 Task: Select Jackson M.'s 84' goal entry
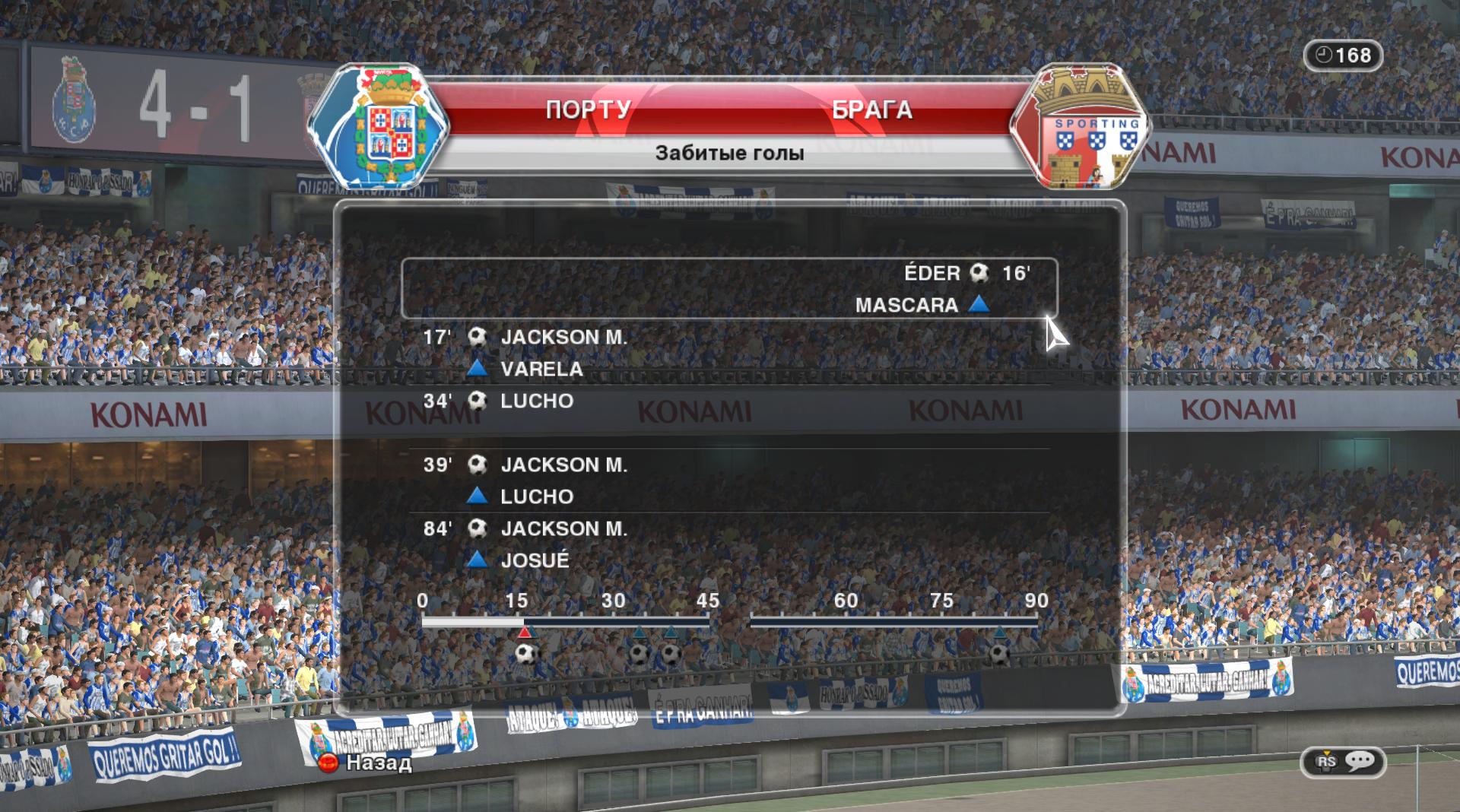(x=563, y=529)
